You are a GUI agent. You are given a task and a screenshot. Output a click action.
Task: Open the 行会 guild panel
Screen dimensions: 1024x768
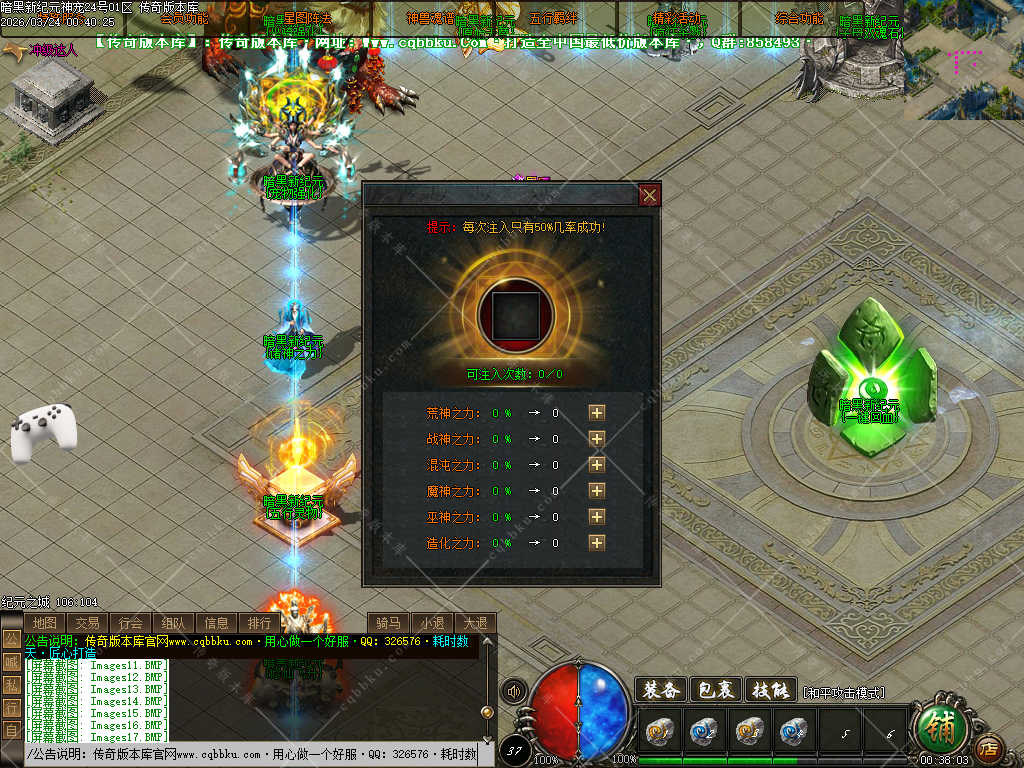pyautogui.click(x=131, y=623)
